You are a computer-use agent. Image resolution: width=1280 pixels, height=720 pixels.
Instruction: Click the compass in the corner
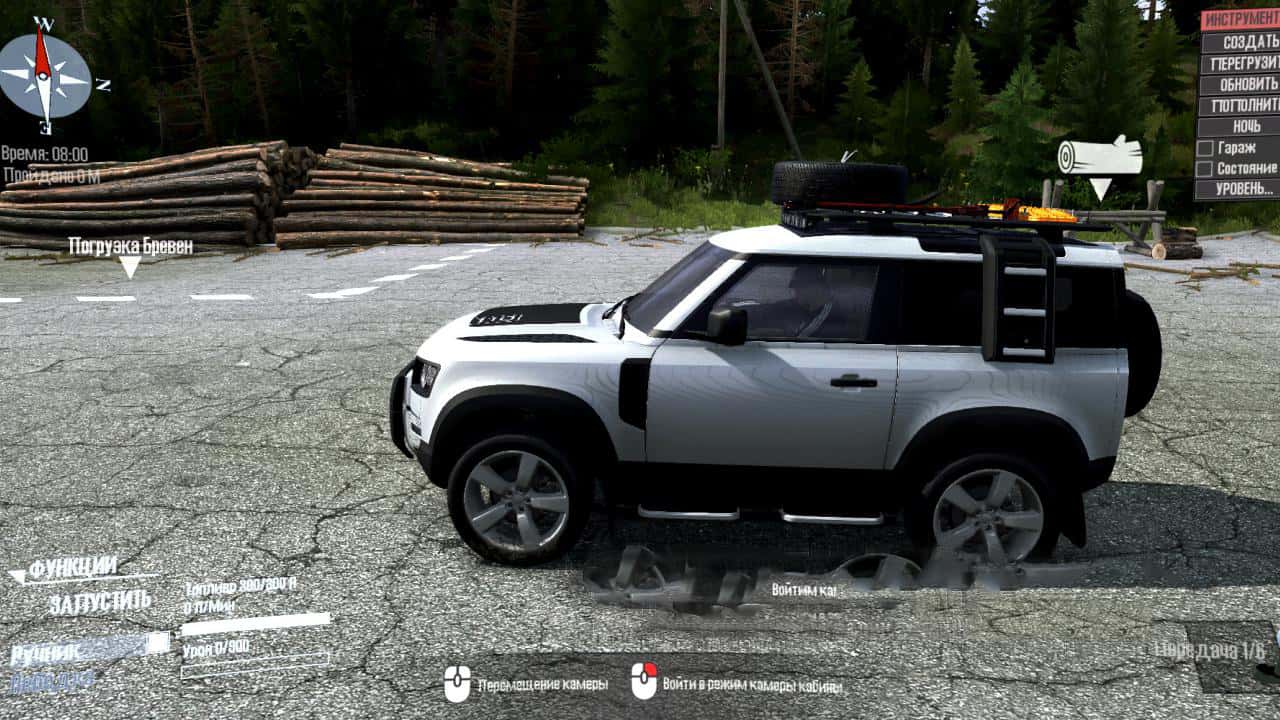pos(43,73)
